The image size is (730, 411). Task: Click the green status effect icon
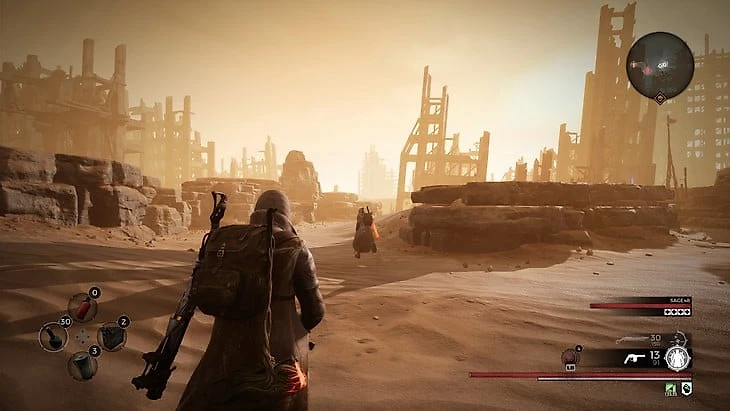point(672,388)
